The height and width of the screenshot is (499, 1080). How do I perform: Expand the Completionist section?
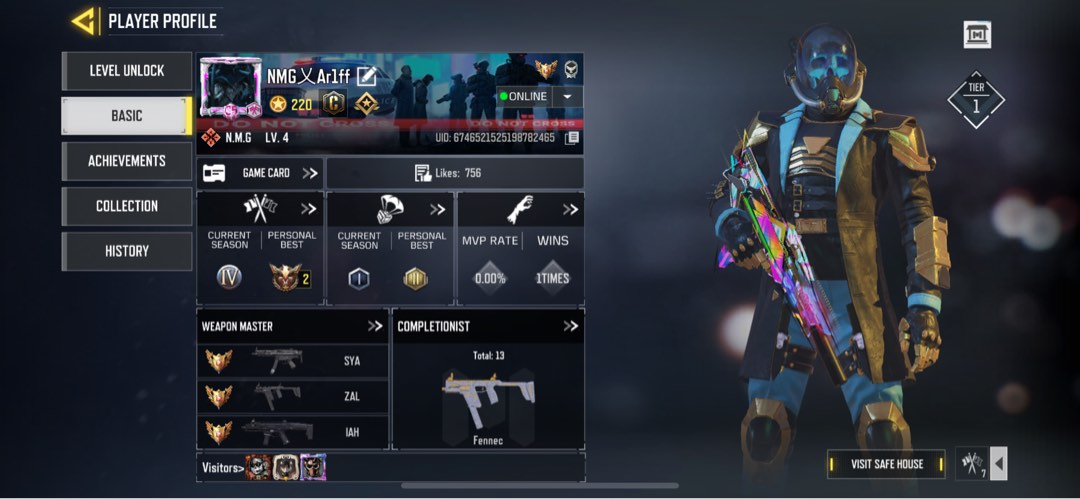[x=570, y=326]
